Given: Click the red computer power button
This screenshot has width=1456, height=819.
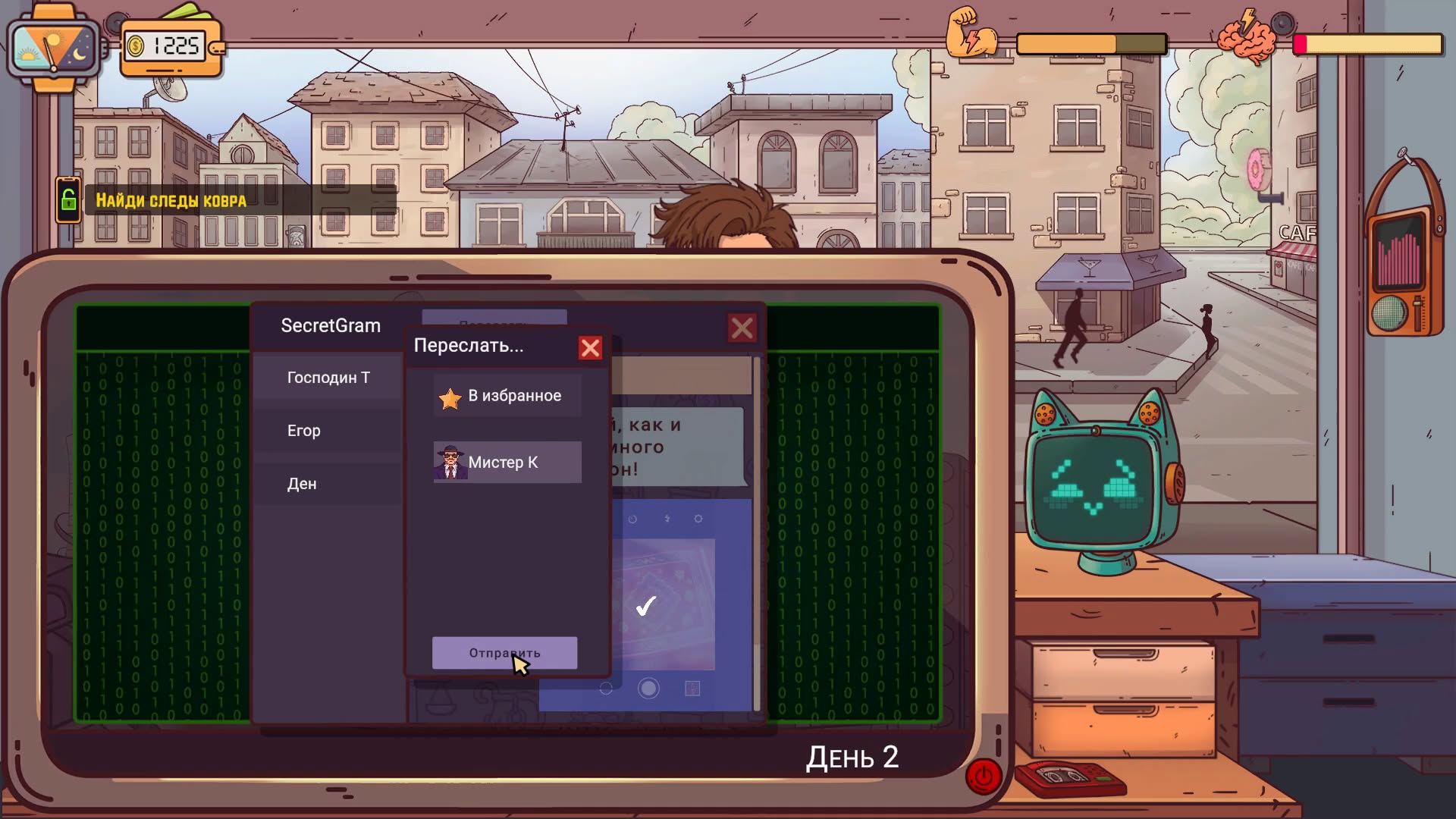Looking at the screenshot, I should click(984, 777).
